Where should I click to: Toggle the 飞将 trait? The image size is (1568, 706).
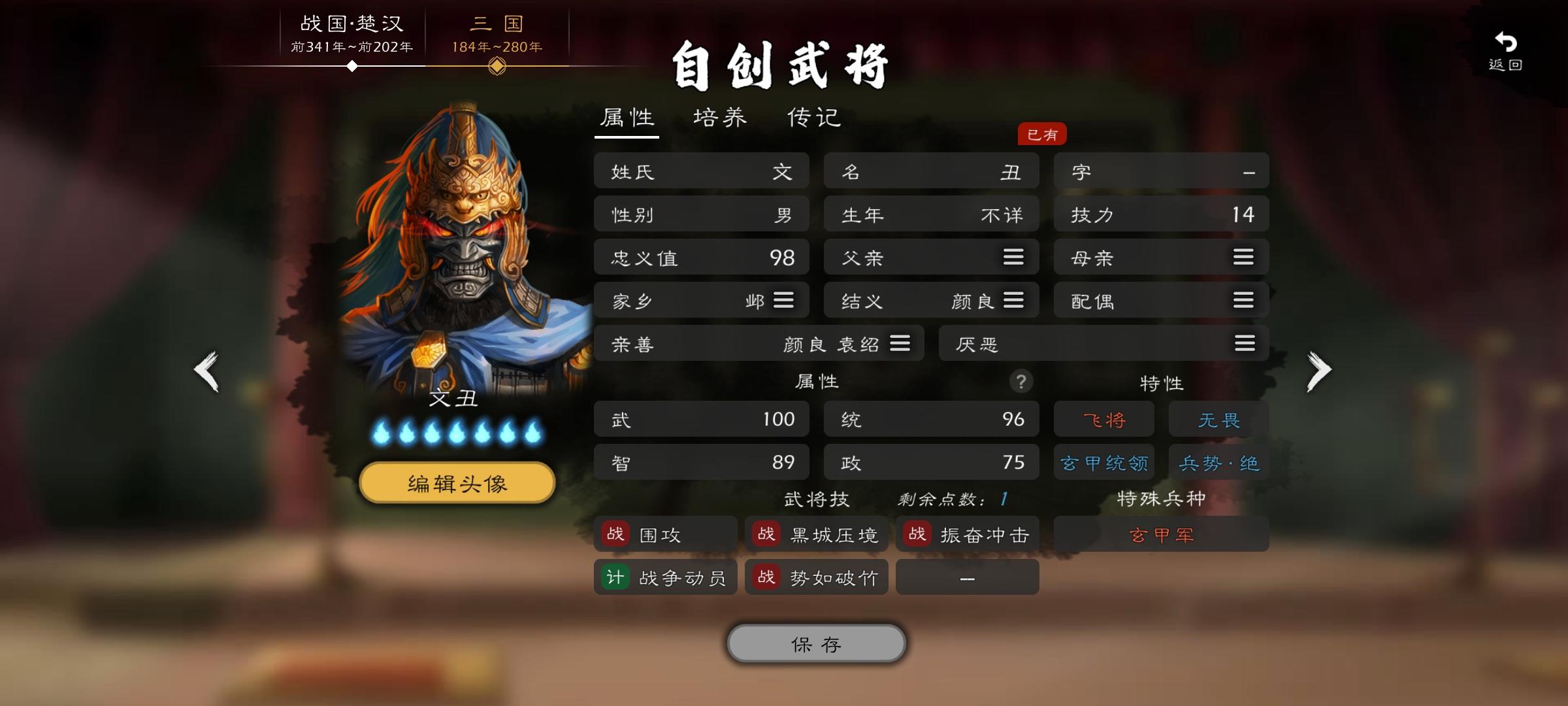click(x=1104, y=419)
